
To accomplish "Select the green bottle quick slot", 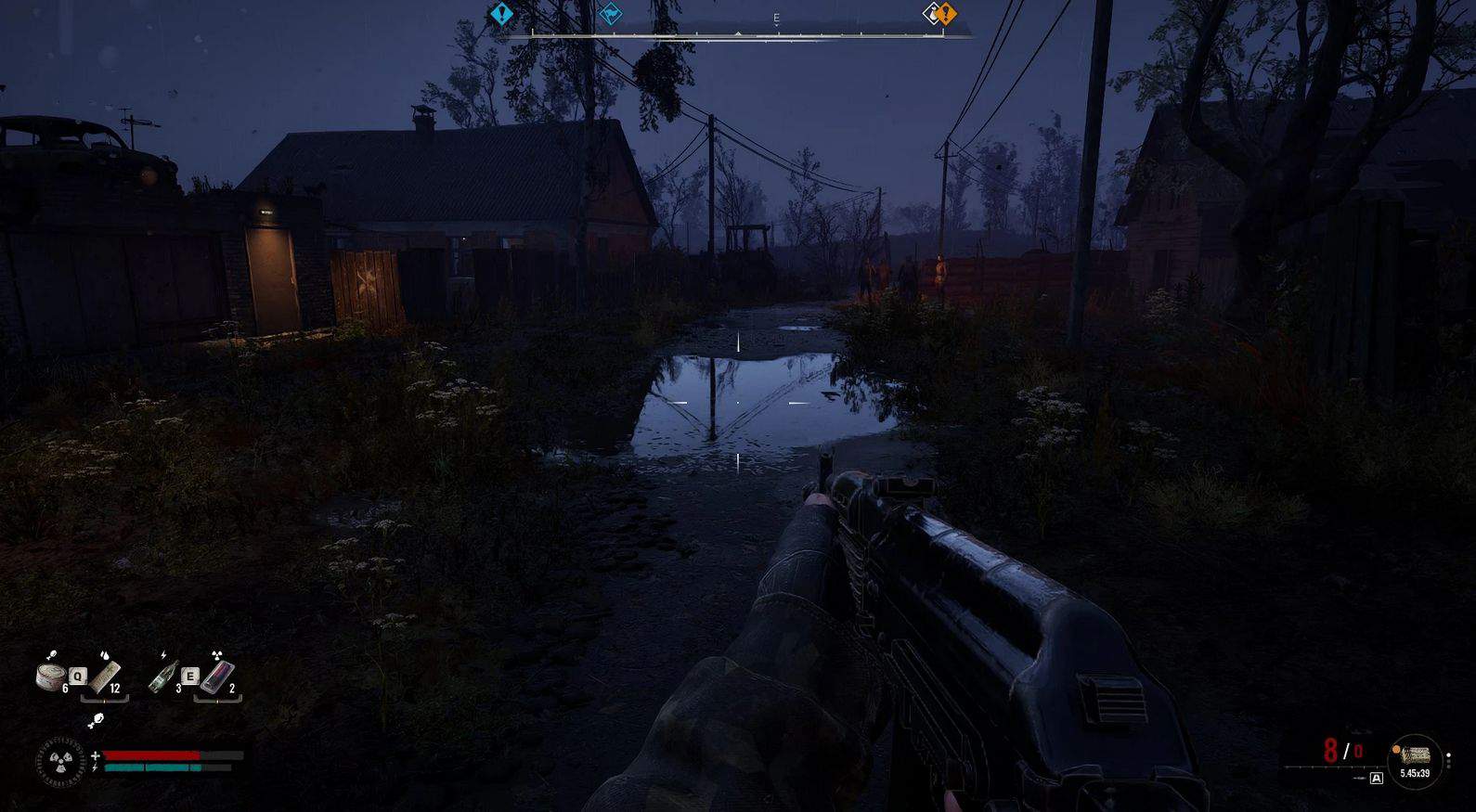I will tap(163, 676).
